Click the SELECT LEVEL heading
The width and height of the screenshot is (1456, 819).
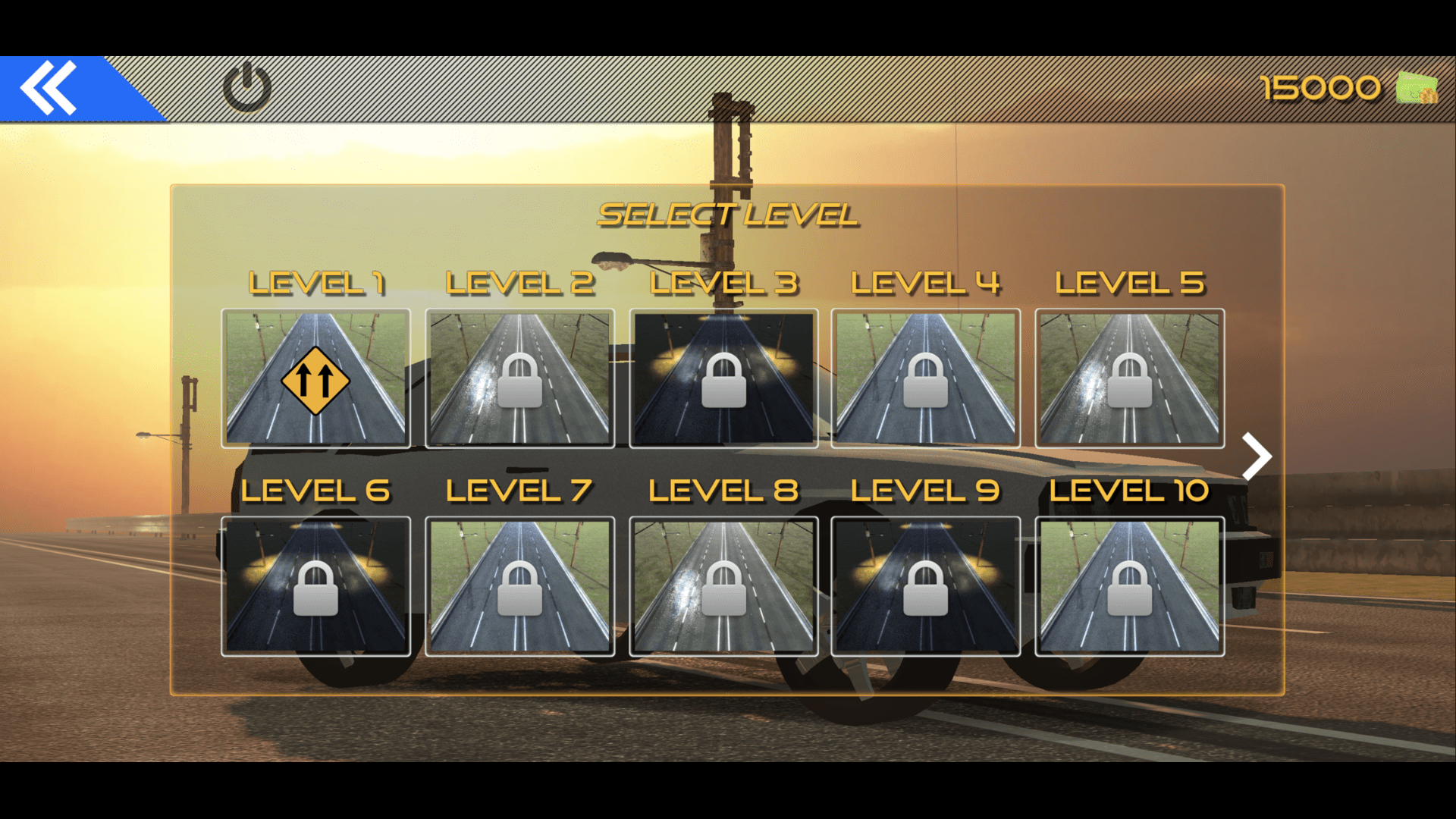point(728,214)
